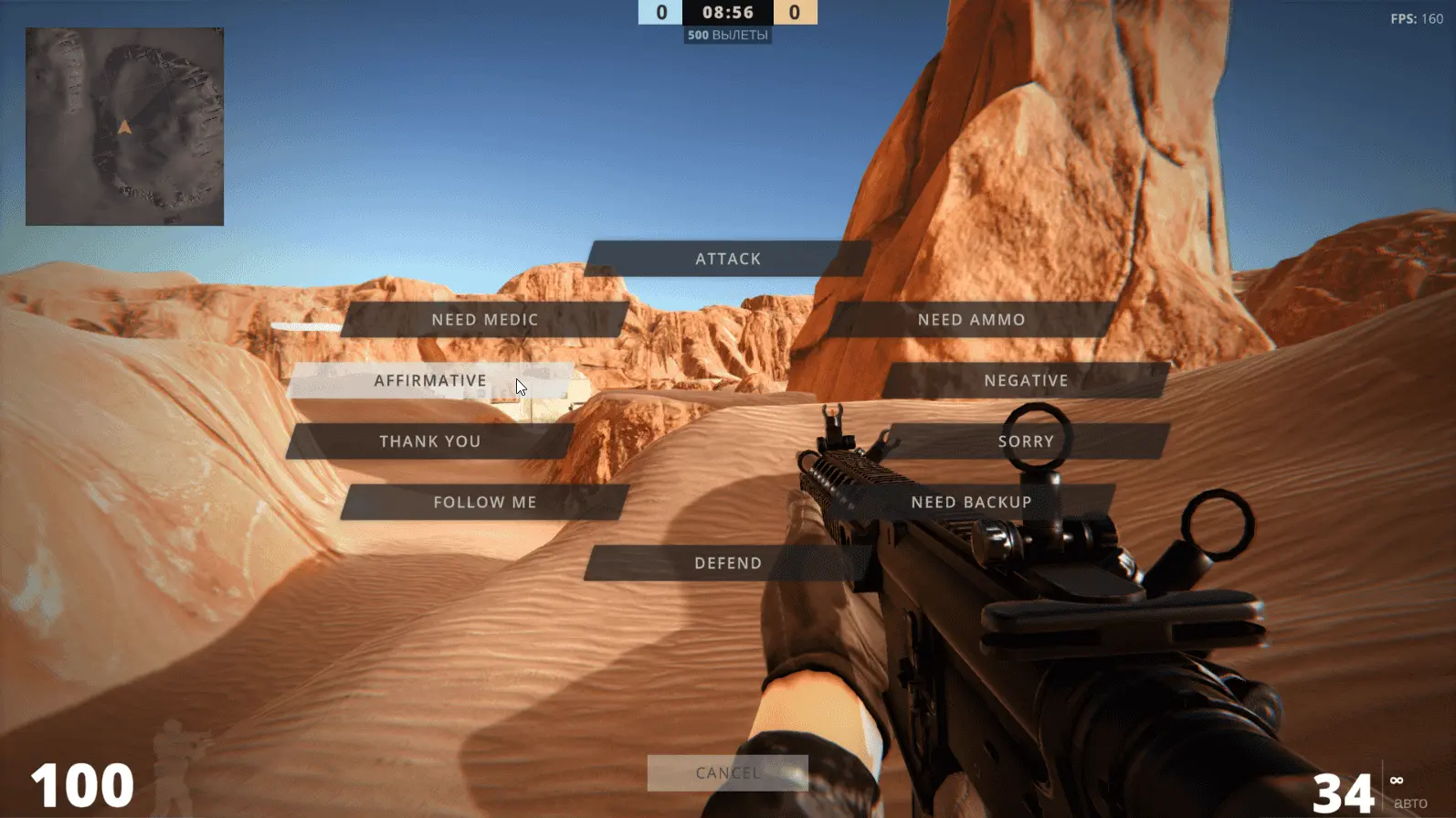Select the Attack radio command

click(x=727, y=259)
